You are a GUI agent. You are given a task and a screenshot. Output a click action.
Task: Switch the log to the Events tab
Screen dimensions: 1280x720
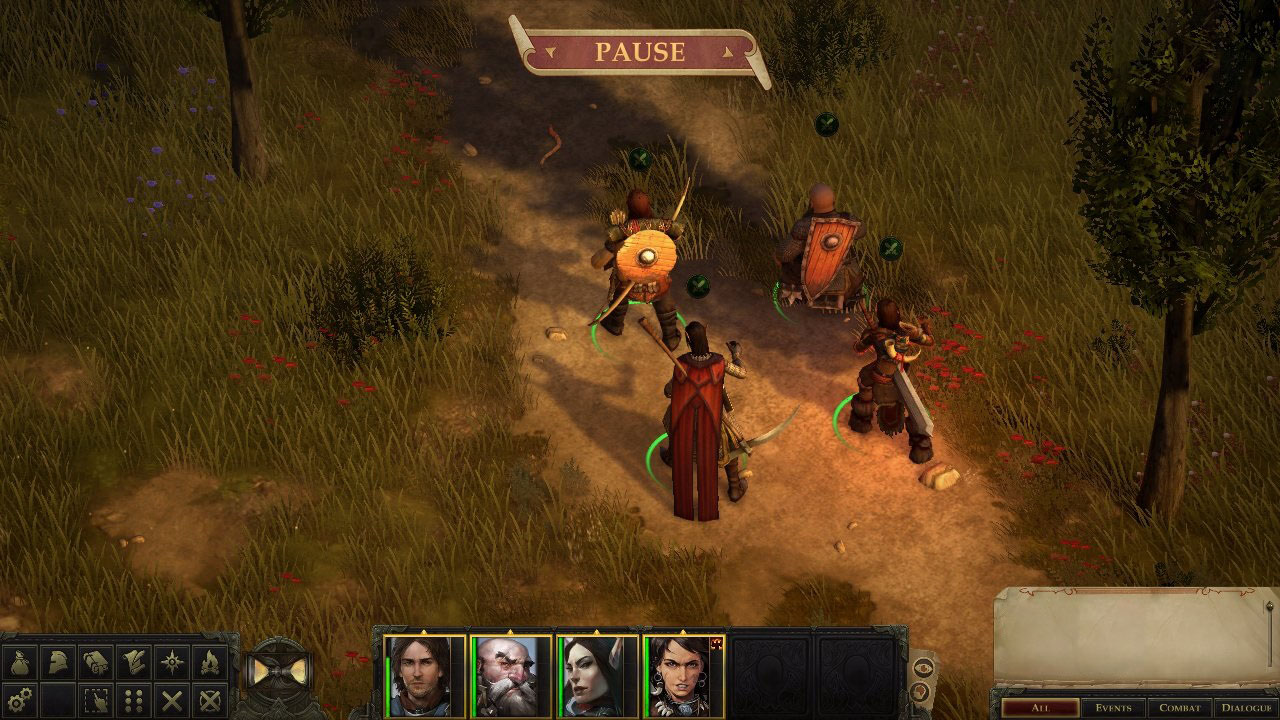coord(1112,708)
